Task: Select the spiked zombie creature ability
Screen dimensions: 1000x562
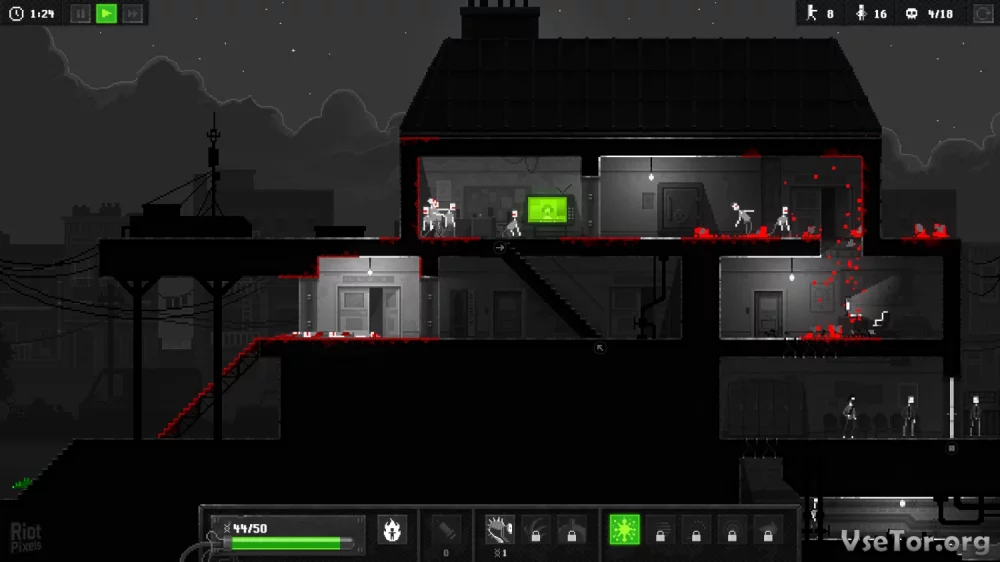Action: (x=499, y=529)
